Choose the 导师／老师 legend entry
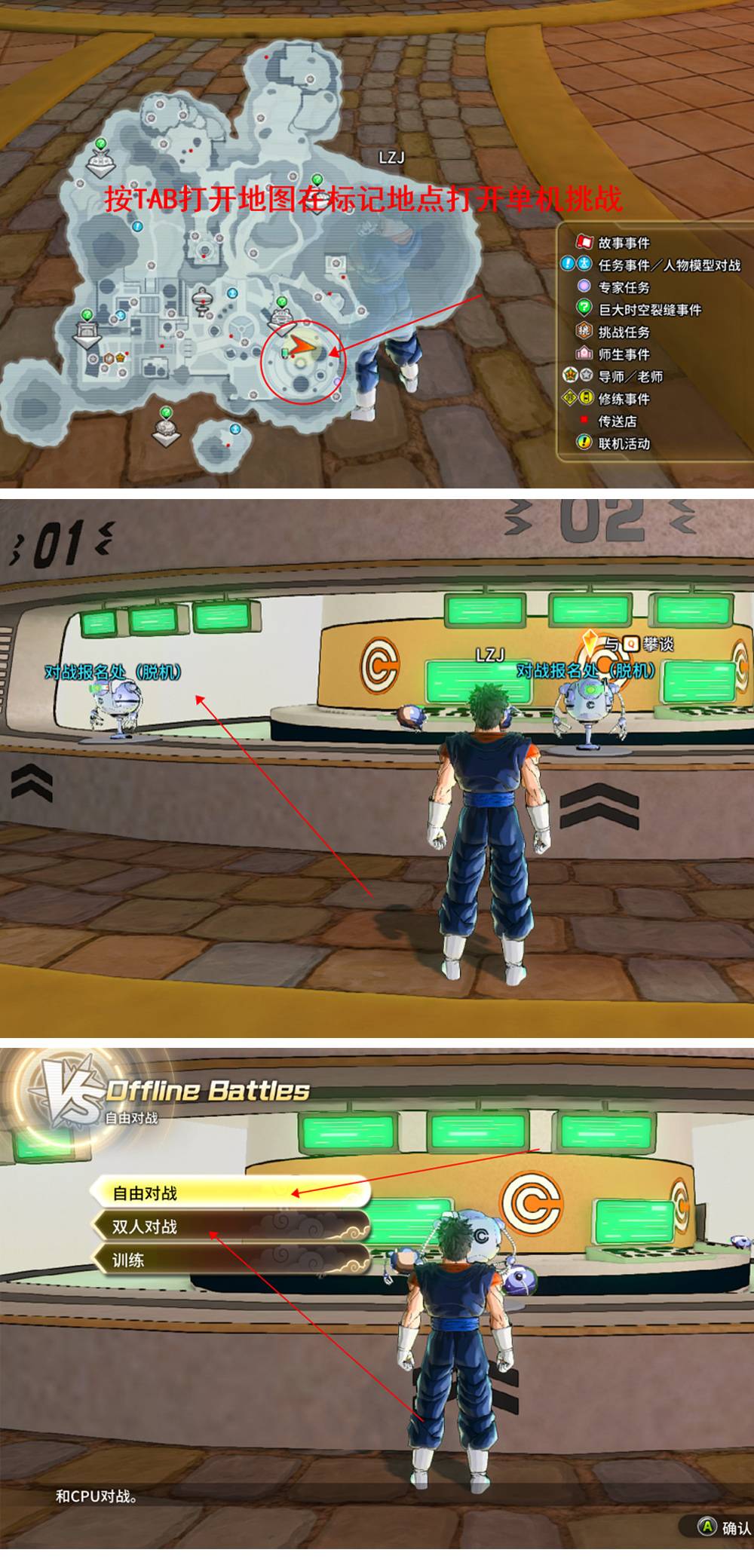The width and height of the screenshot is (754, 1568). click(630, 376)
